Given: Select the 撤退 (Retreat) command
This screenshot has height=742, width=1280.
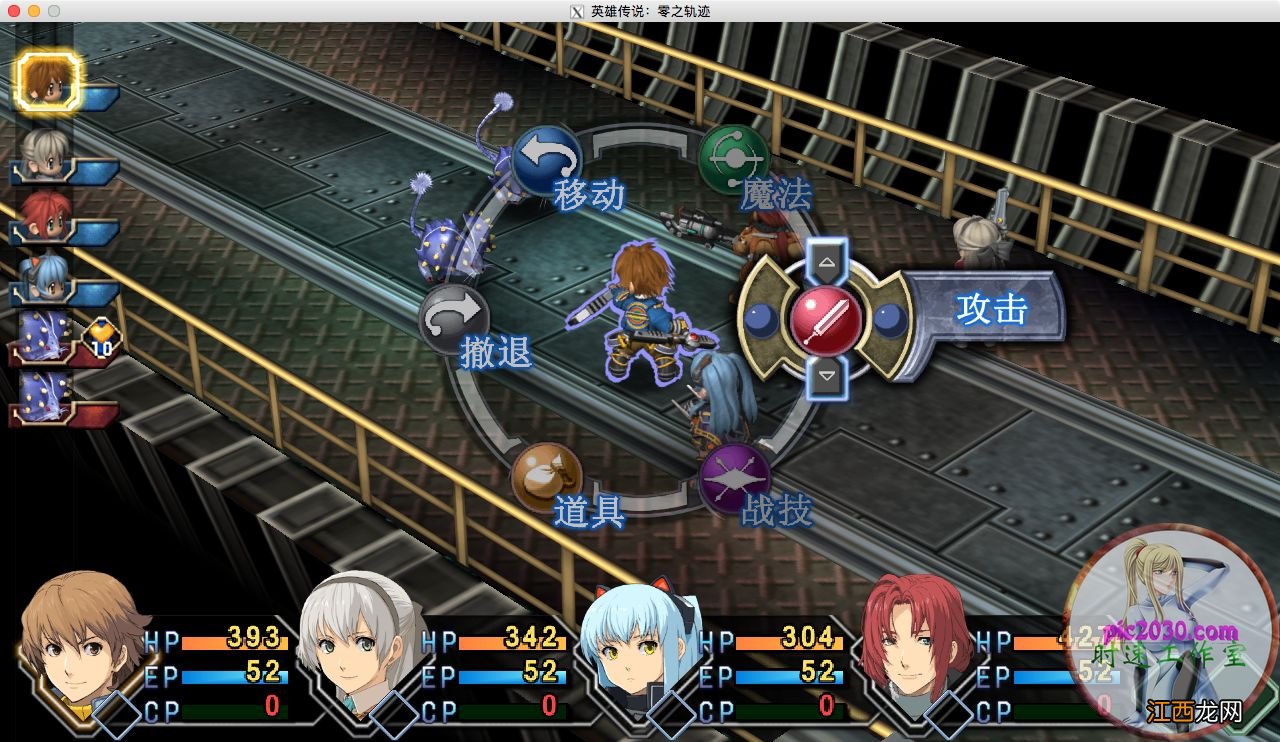Looking at the screenshot, I should 454,320.
